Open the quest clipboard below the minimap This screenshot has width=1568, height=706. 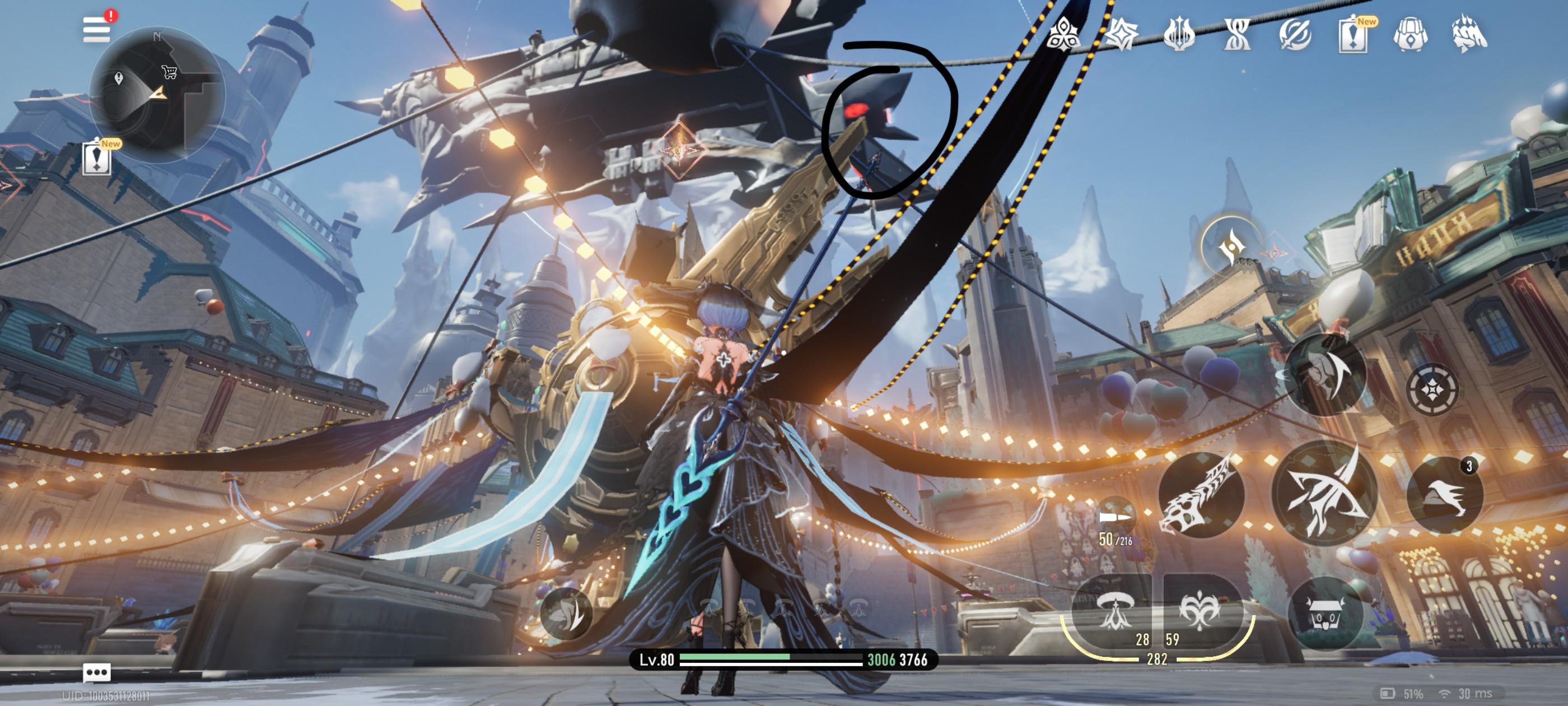pos(97,159)
